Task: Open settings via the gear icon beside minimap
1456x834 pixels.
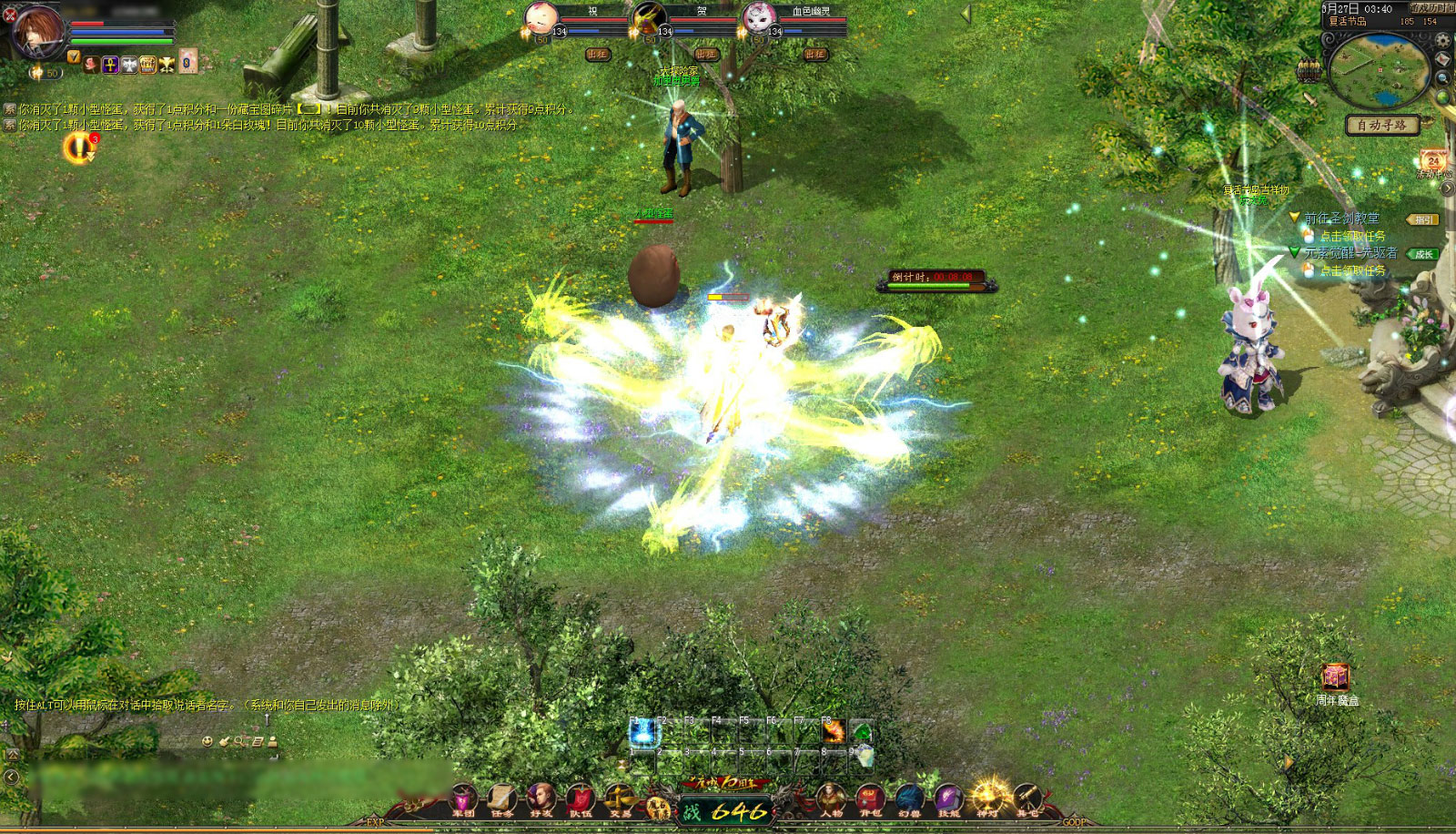Action: click(1442, 41)
